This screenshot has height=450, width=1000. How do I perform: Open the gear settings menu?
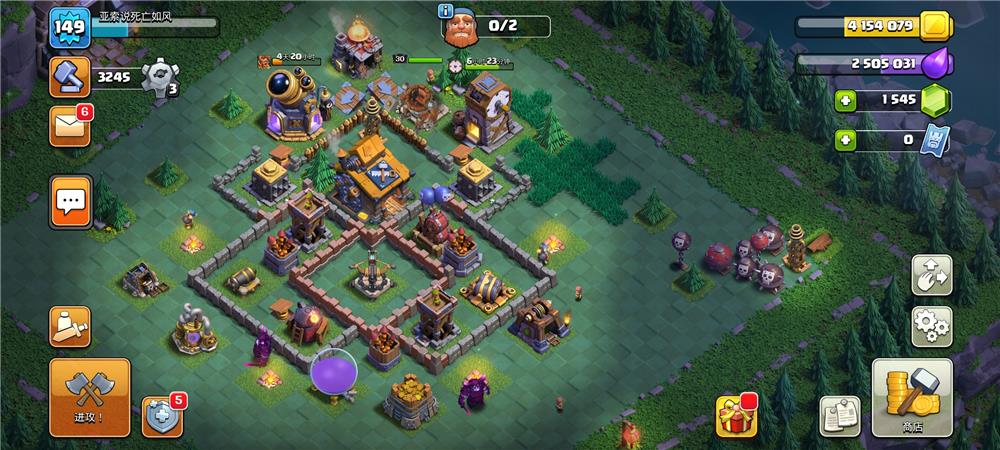click(931, 326)
